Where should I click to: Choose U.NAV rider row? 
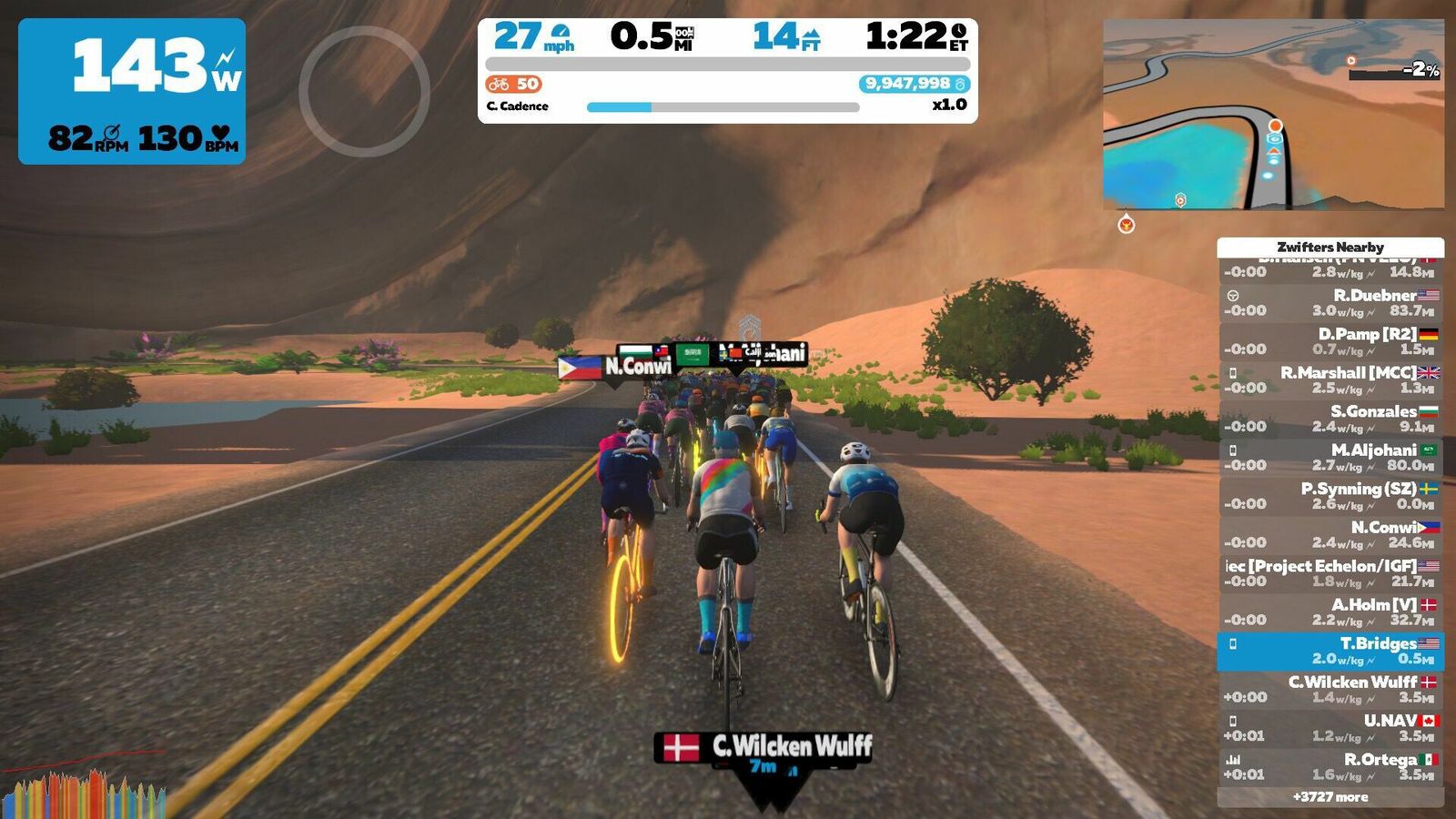[1330, 728]
